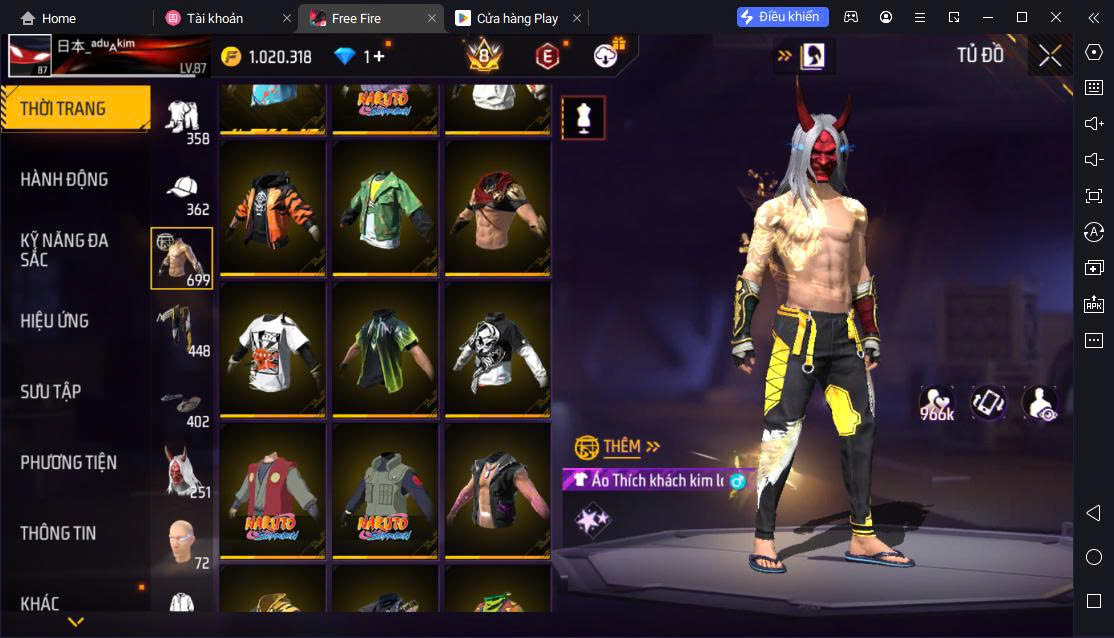Open the Thông Tin tab

click(58, 534)
